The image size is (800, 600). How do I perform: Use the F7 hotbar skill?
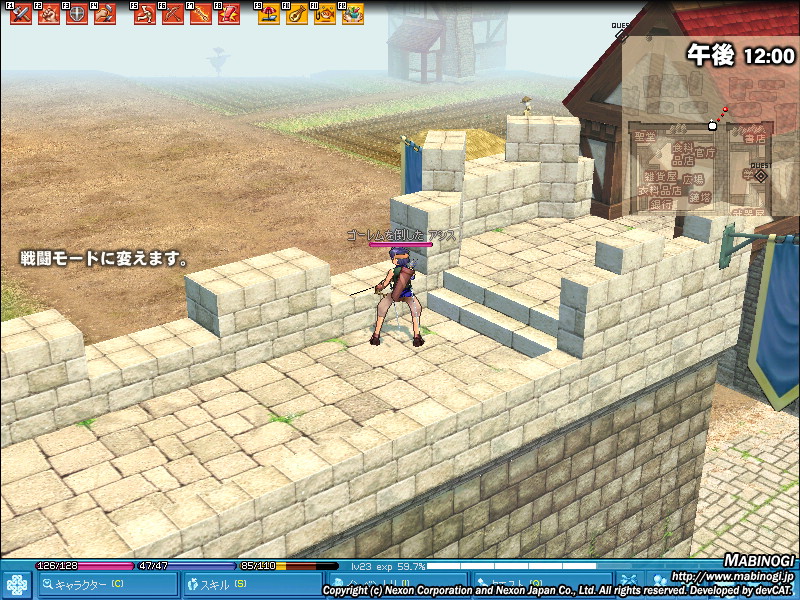tap(200, 14)
